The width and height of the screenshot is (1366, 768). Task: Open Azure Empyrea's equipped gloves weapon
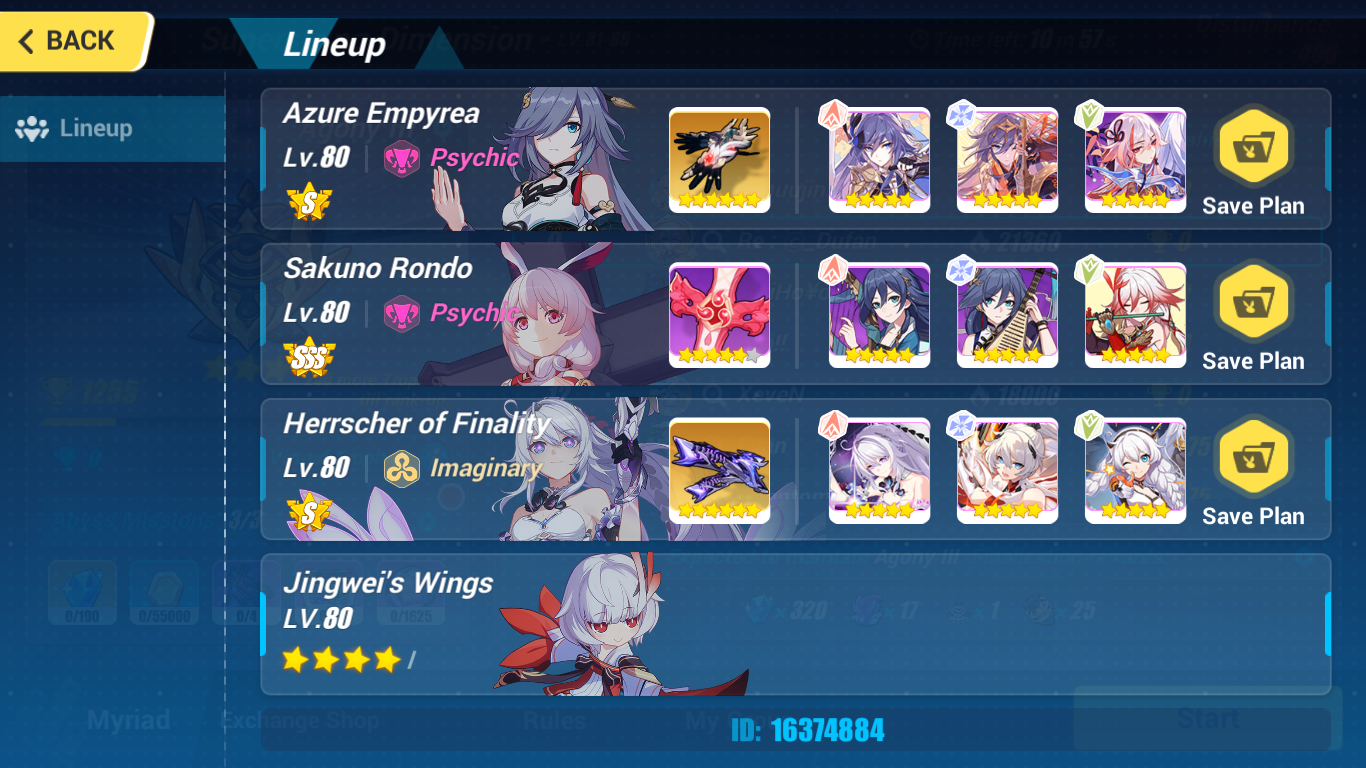coord(720,160)
